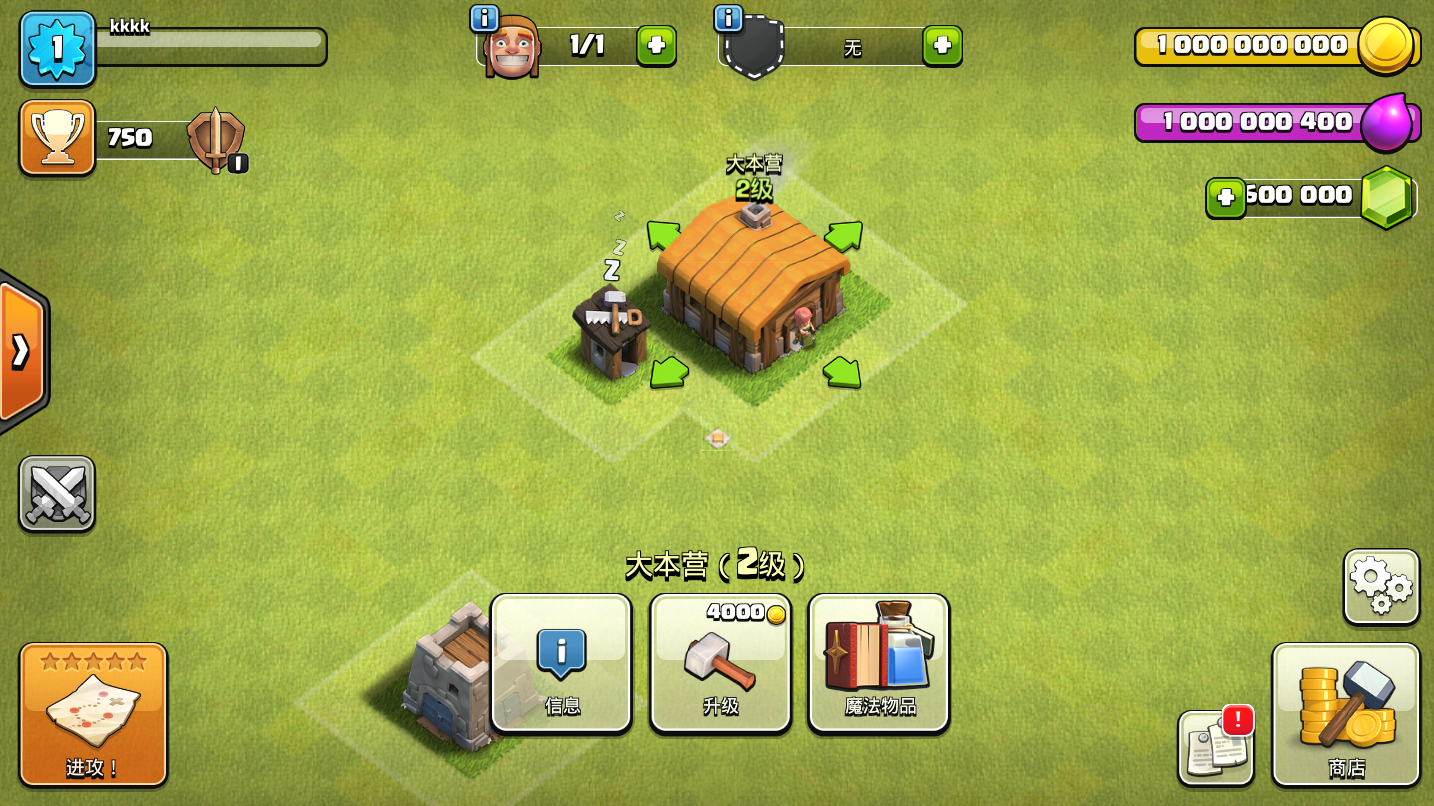Open the 魔法物品 magic items button
Viewport: 1434px width, 806px height.
(879, 663)
